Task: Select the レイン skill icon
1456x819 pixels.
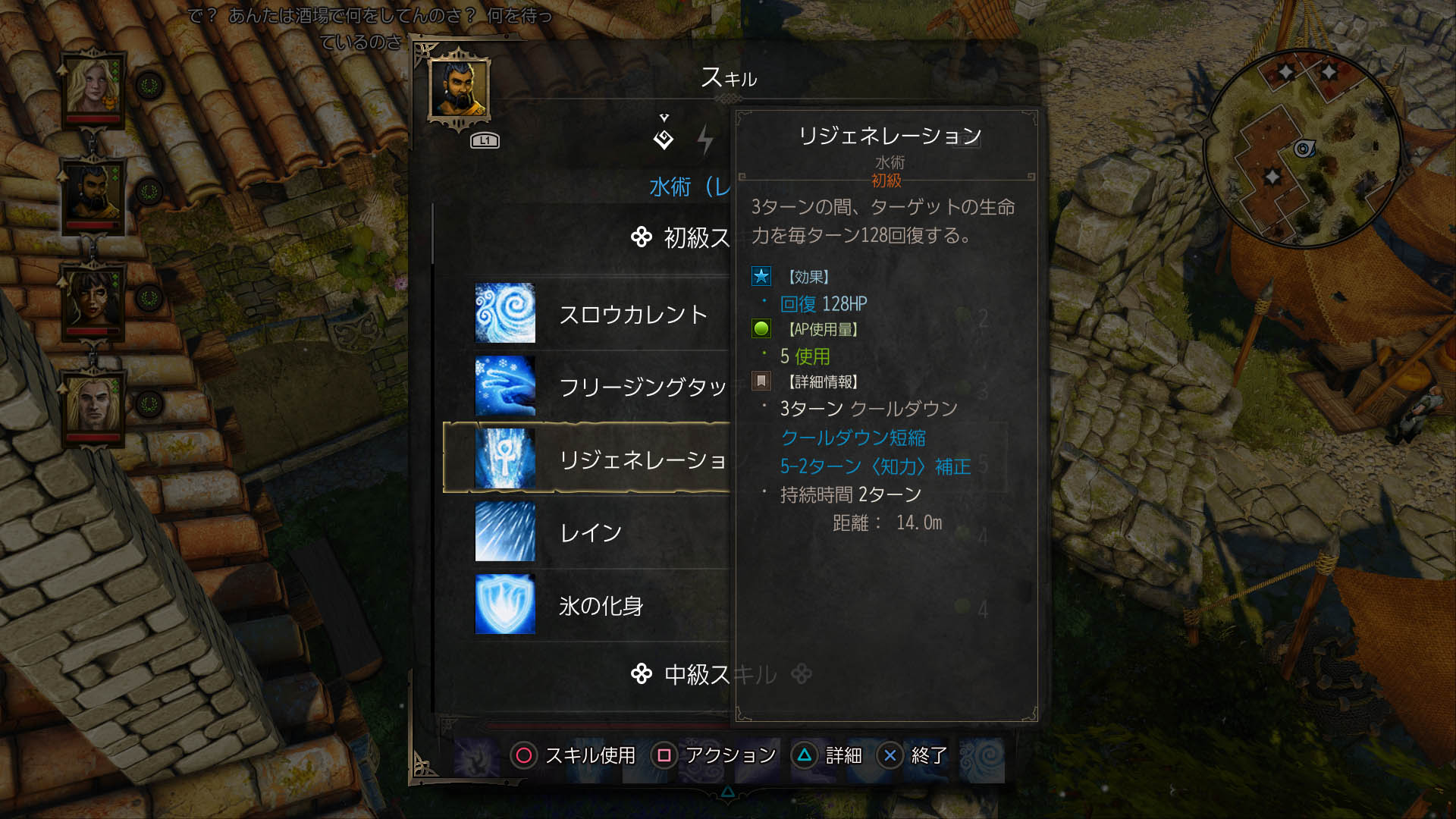Action: tap(505, 532)
